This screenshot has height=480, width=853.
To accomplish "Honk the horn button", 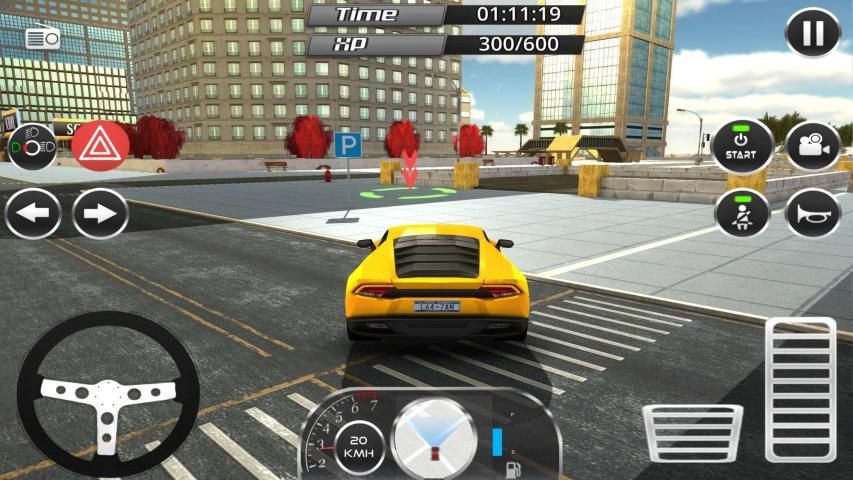I will tap(812, 213).
